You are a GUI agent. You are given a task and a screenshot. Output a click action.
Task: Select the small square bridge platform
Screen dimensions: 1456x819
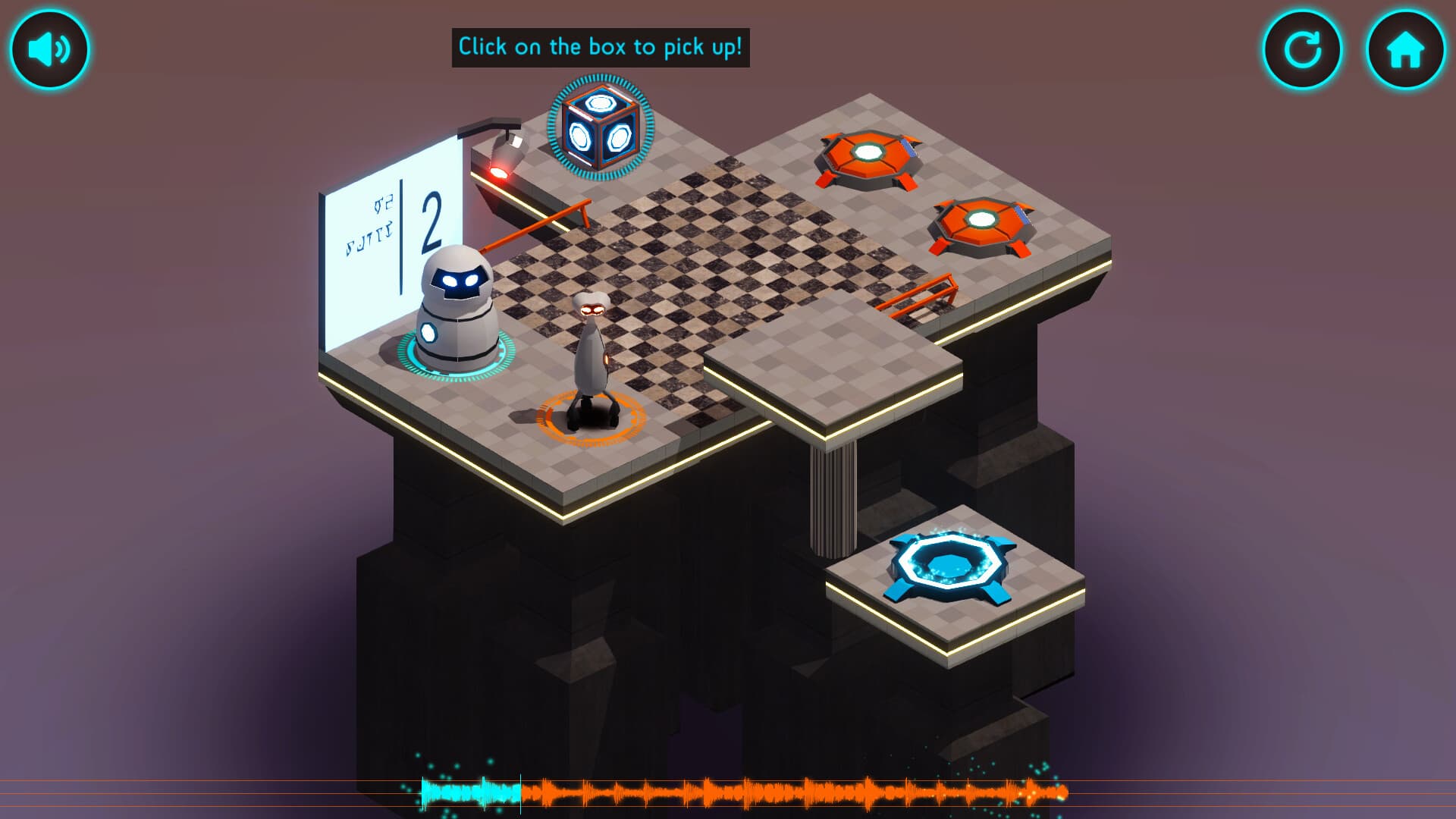[x=827, y=364]
